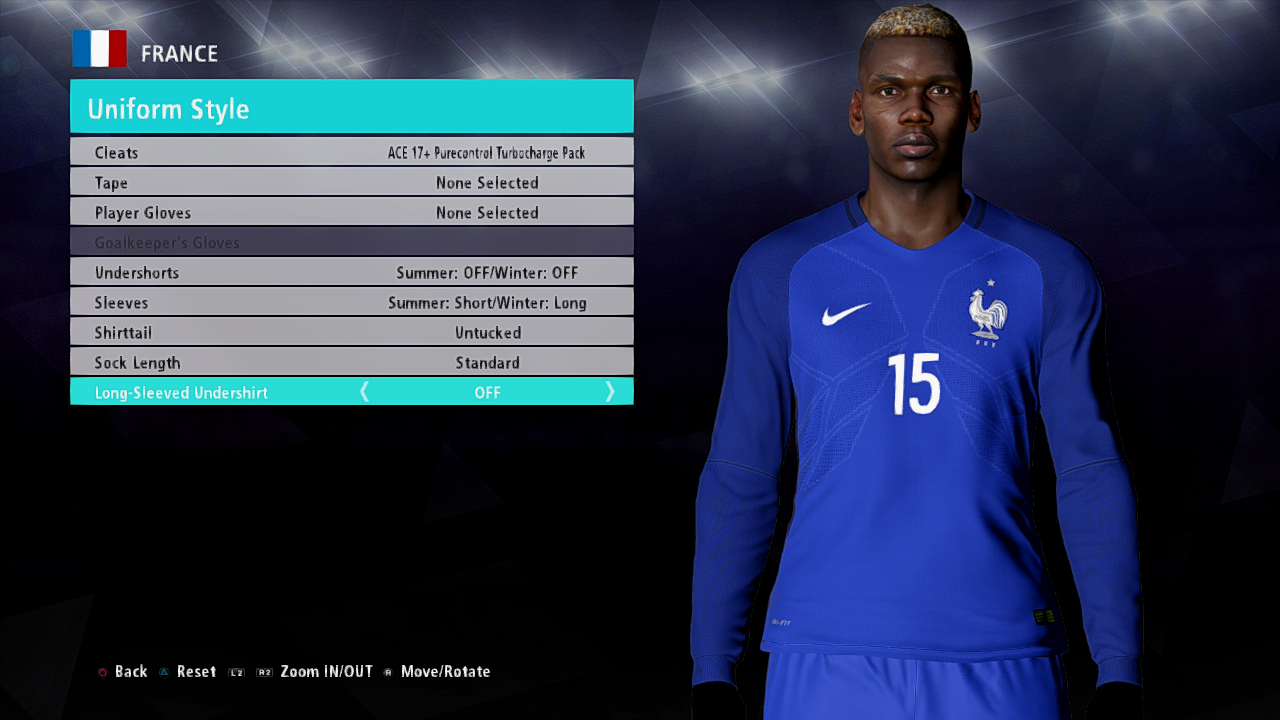The image size is (1280, 720).
Task: Click the R2 zoom shortcut icon
Action: (264, 672)
